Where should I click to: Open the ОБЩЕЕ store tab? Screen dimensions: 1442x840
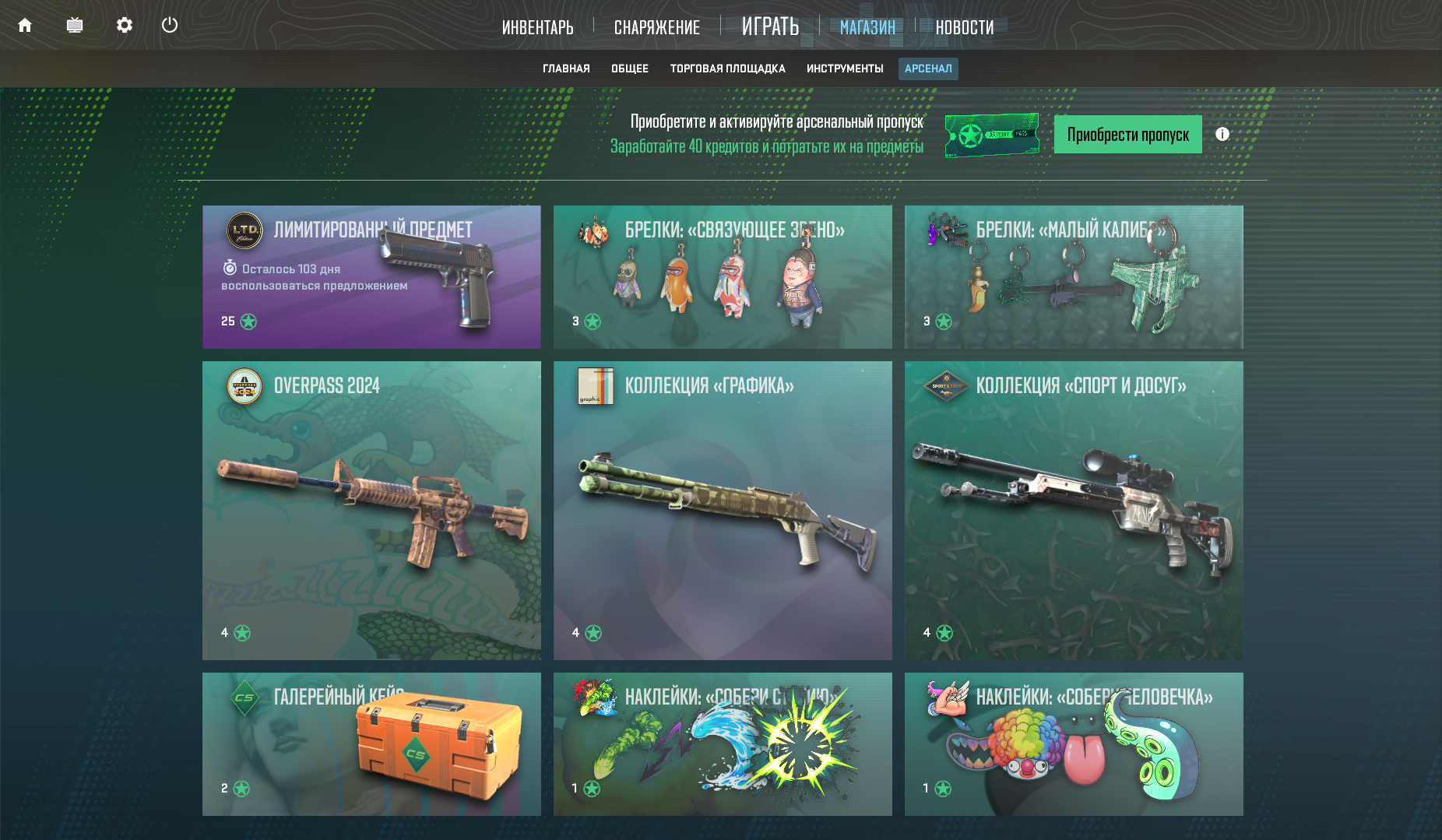tap(629, 69)
